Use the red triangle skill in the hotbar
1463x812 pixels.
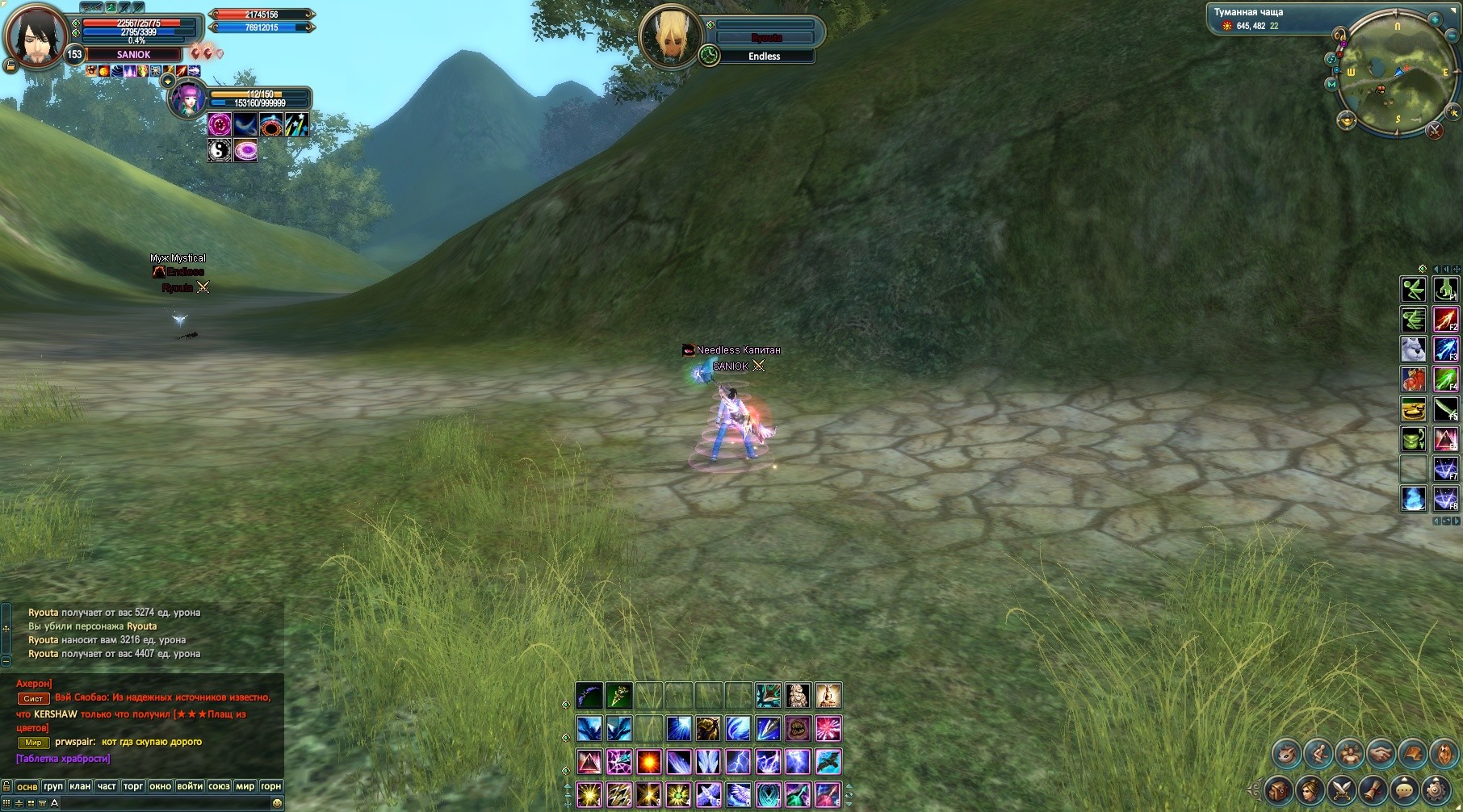point(589,762)
